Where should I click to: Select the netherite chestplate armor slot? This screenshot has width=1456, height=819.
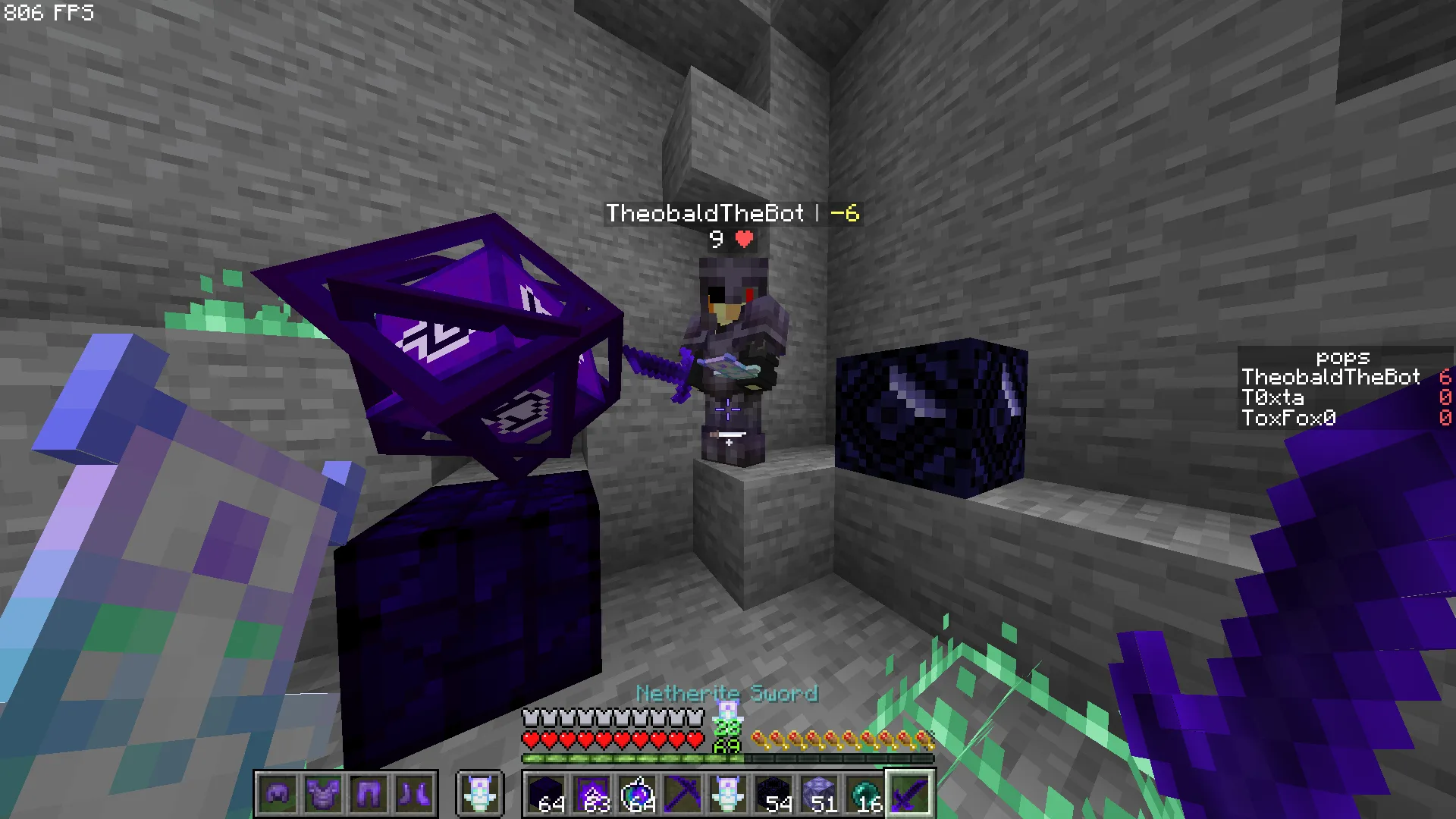point(323,794)
